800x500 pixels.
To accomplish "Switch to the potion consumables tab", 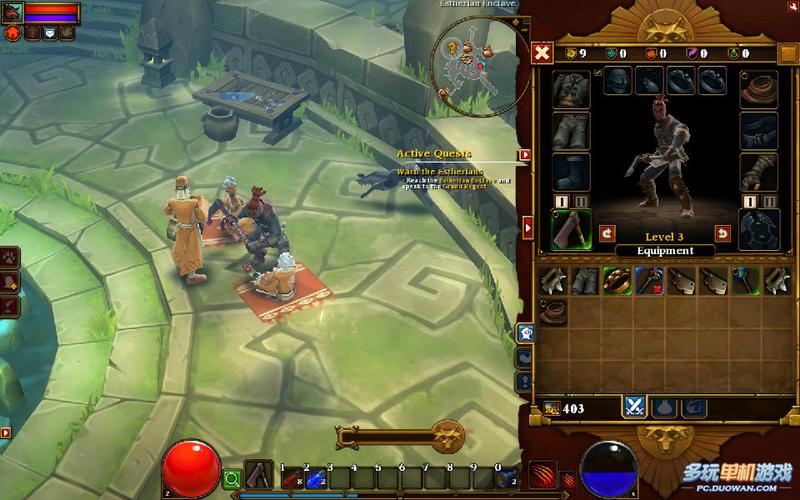I will coord(663,407).
